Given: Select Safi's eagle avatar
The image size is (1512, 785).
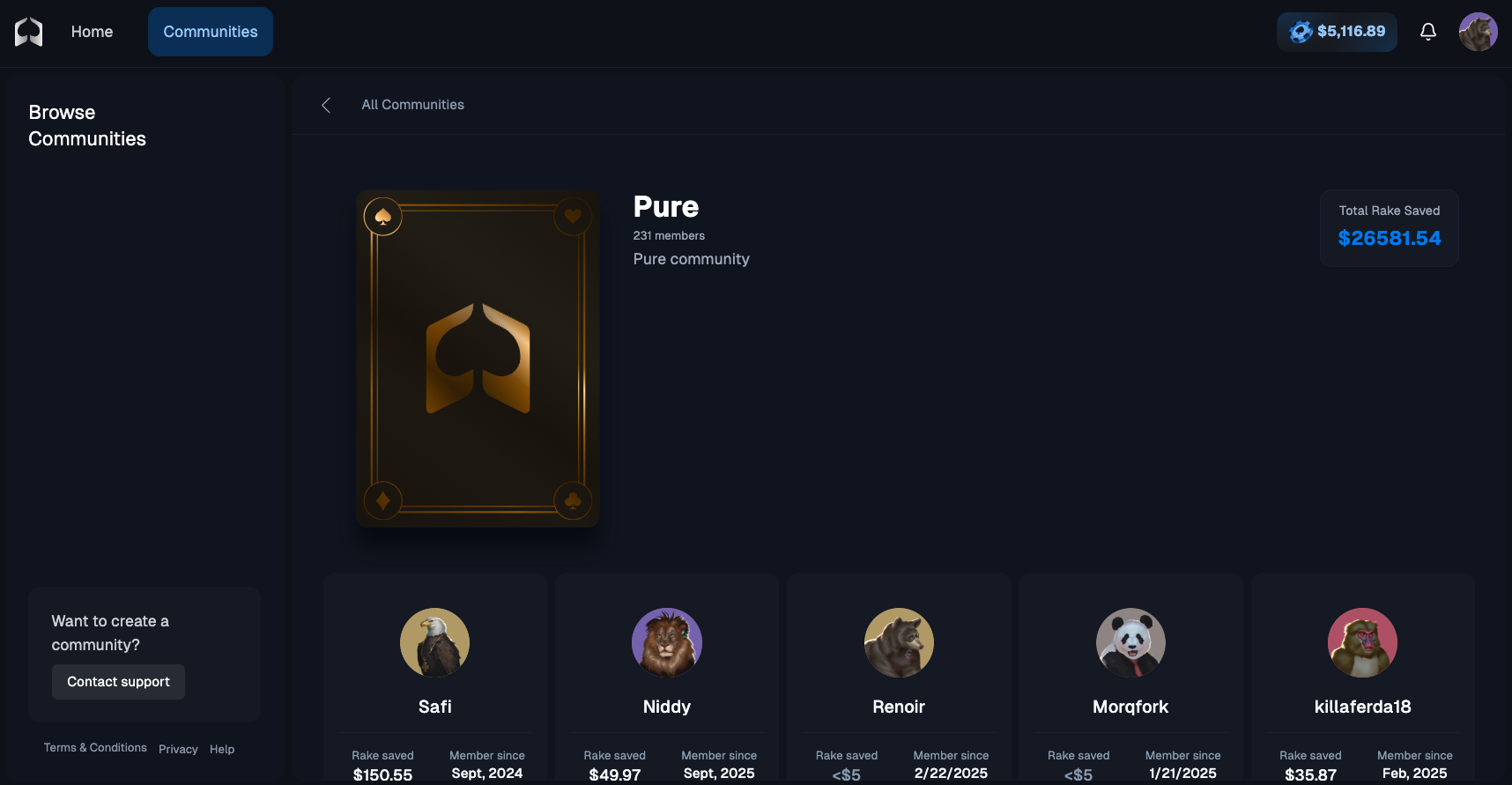Looking at the screenshot, I should pyautogui.click(x=434, y=642).
